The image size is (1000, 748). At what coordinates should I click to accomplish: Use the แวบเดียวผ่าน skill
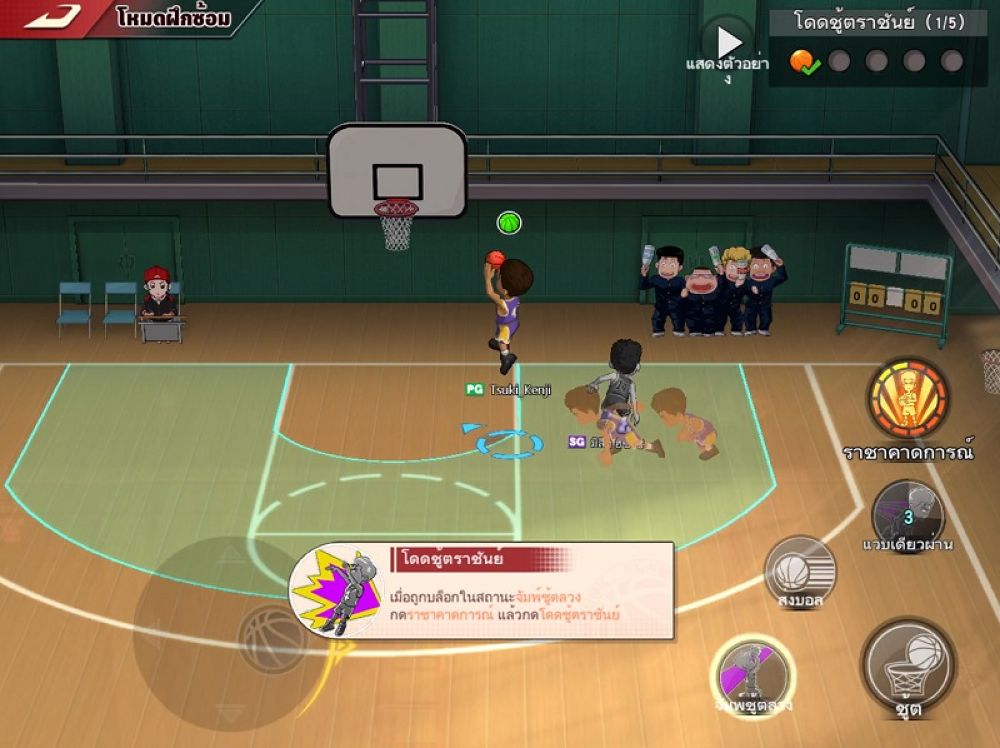[907, 515]
